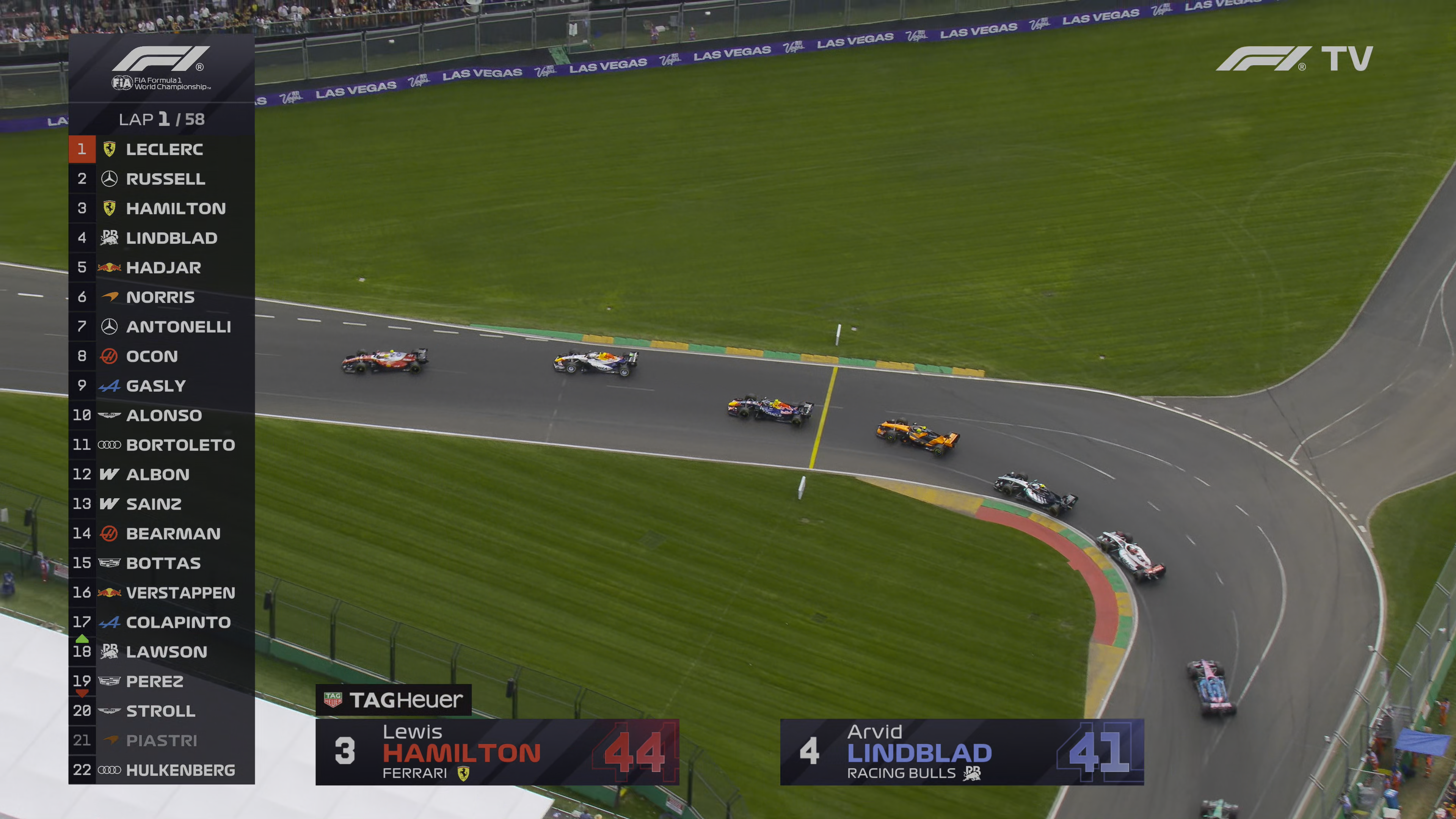Choose Russell in the standings list
This screenshot has height=819, width=1456.
click(x=162, y=179)
